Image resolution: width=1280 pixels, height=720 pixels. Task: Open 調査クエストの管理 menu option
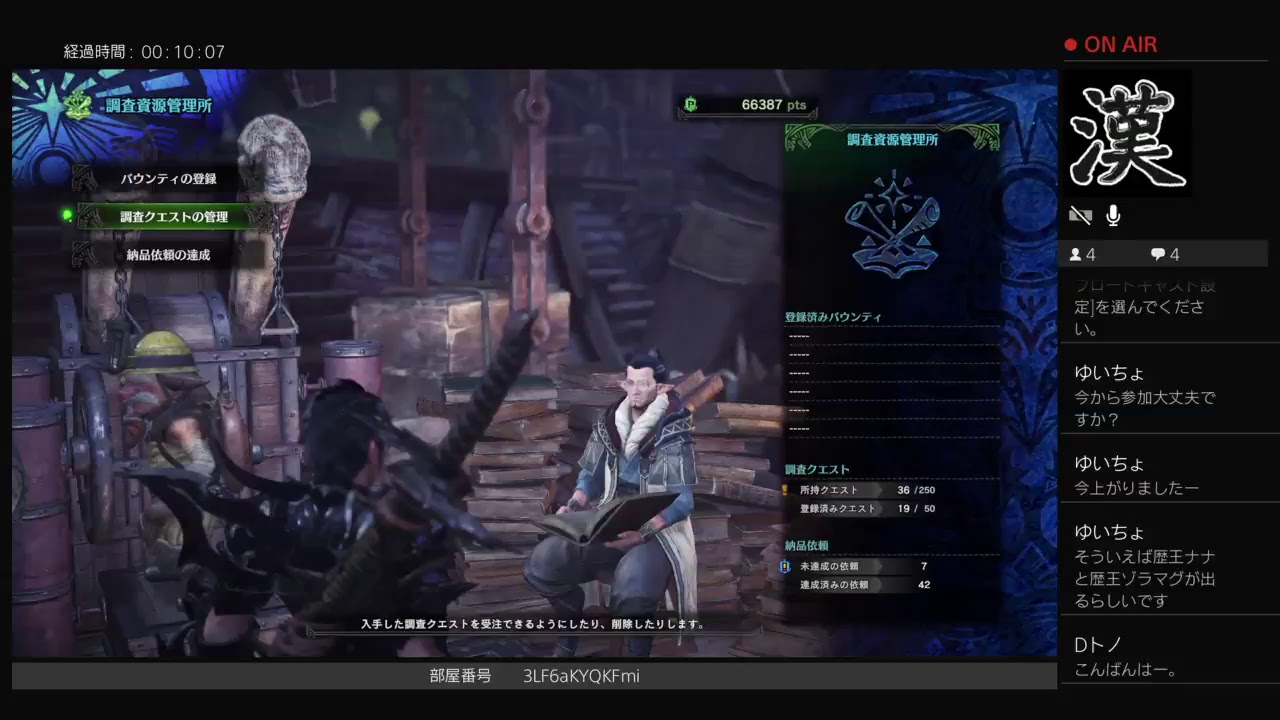[174, 217]
